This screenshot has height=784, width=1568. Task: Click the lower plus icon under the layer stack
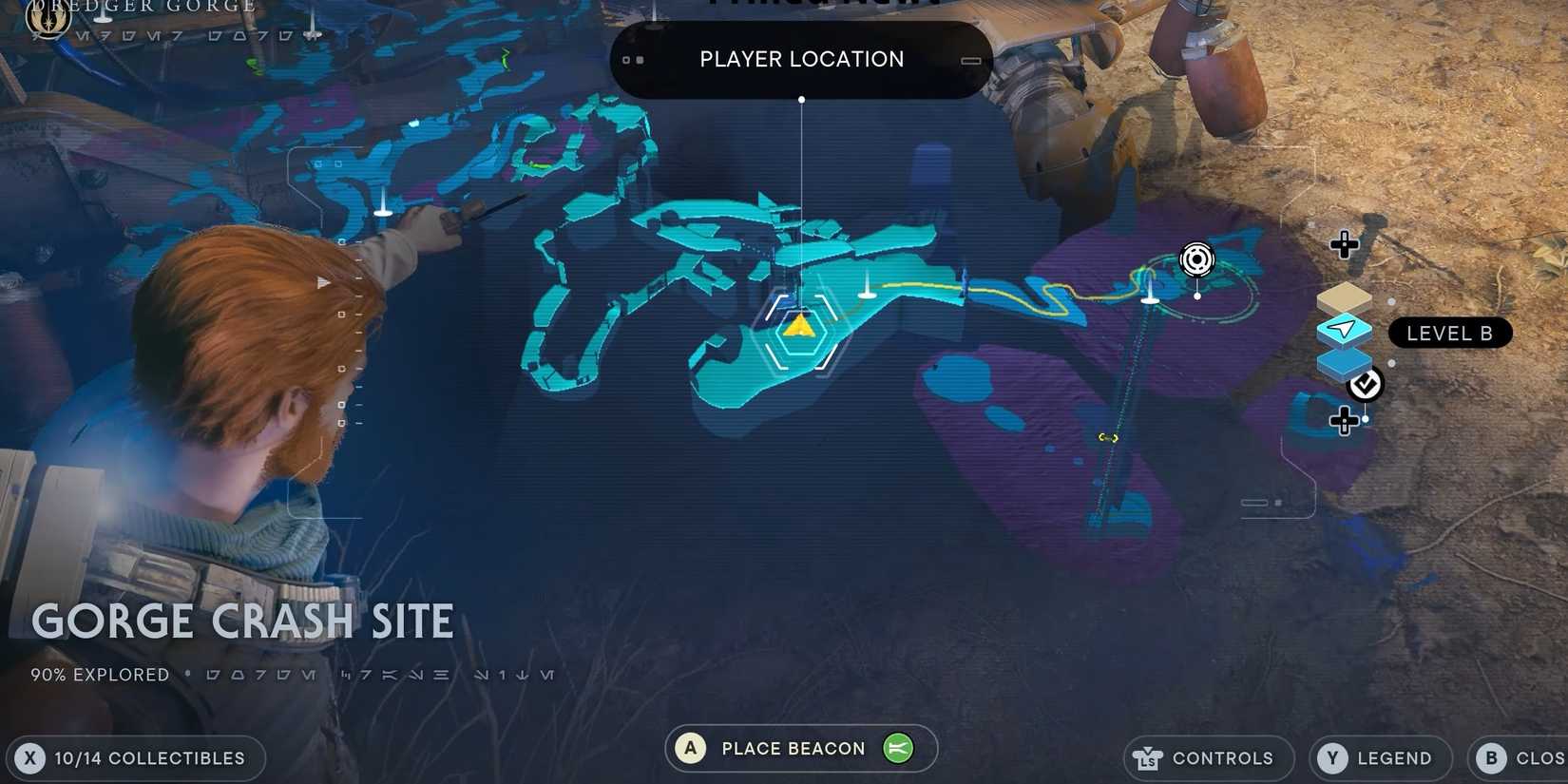click(1344, 420)
